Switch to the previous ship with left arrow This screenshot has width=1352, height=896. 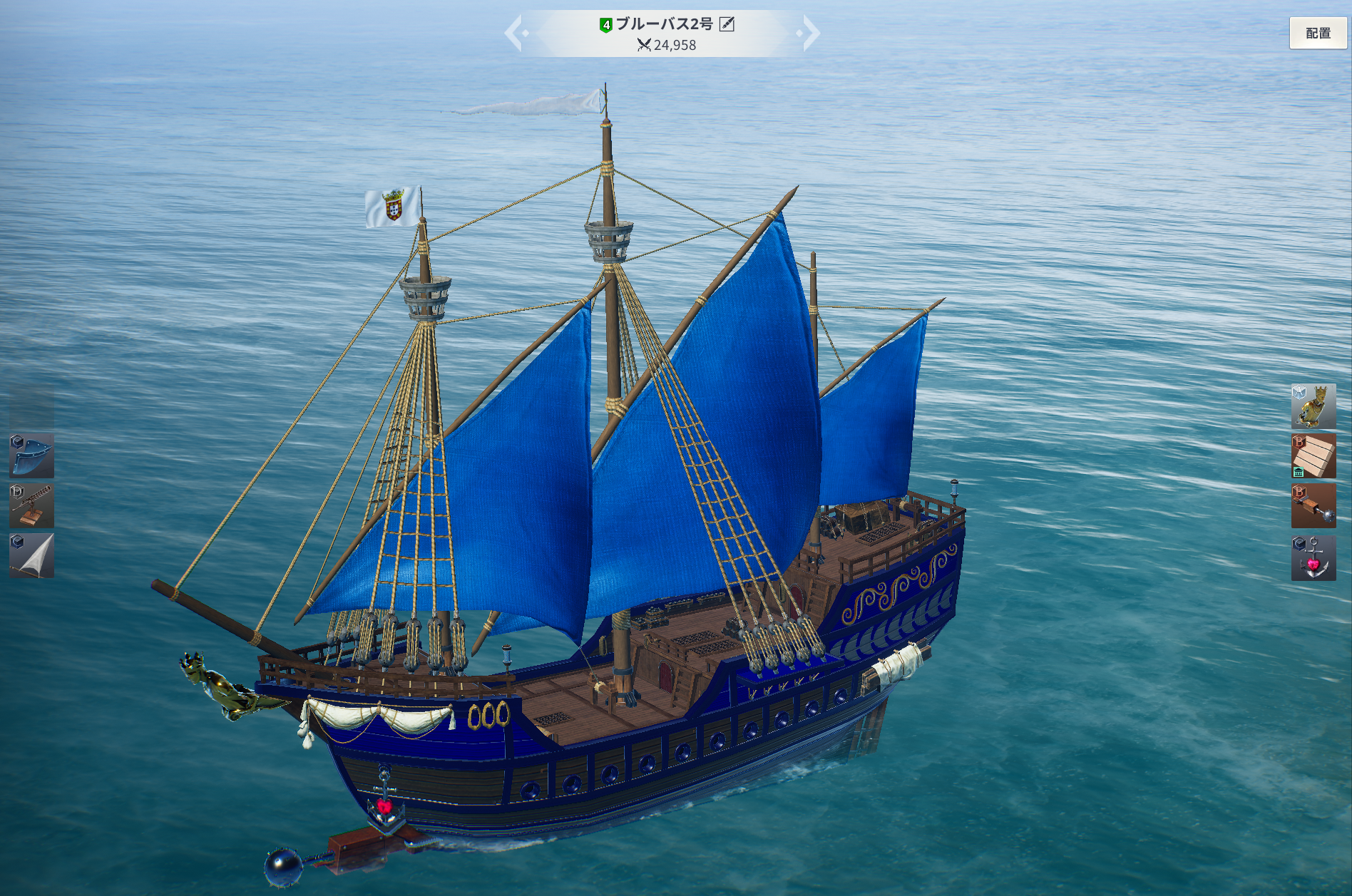tap(515, 33)
